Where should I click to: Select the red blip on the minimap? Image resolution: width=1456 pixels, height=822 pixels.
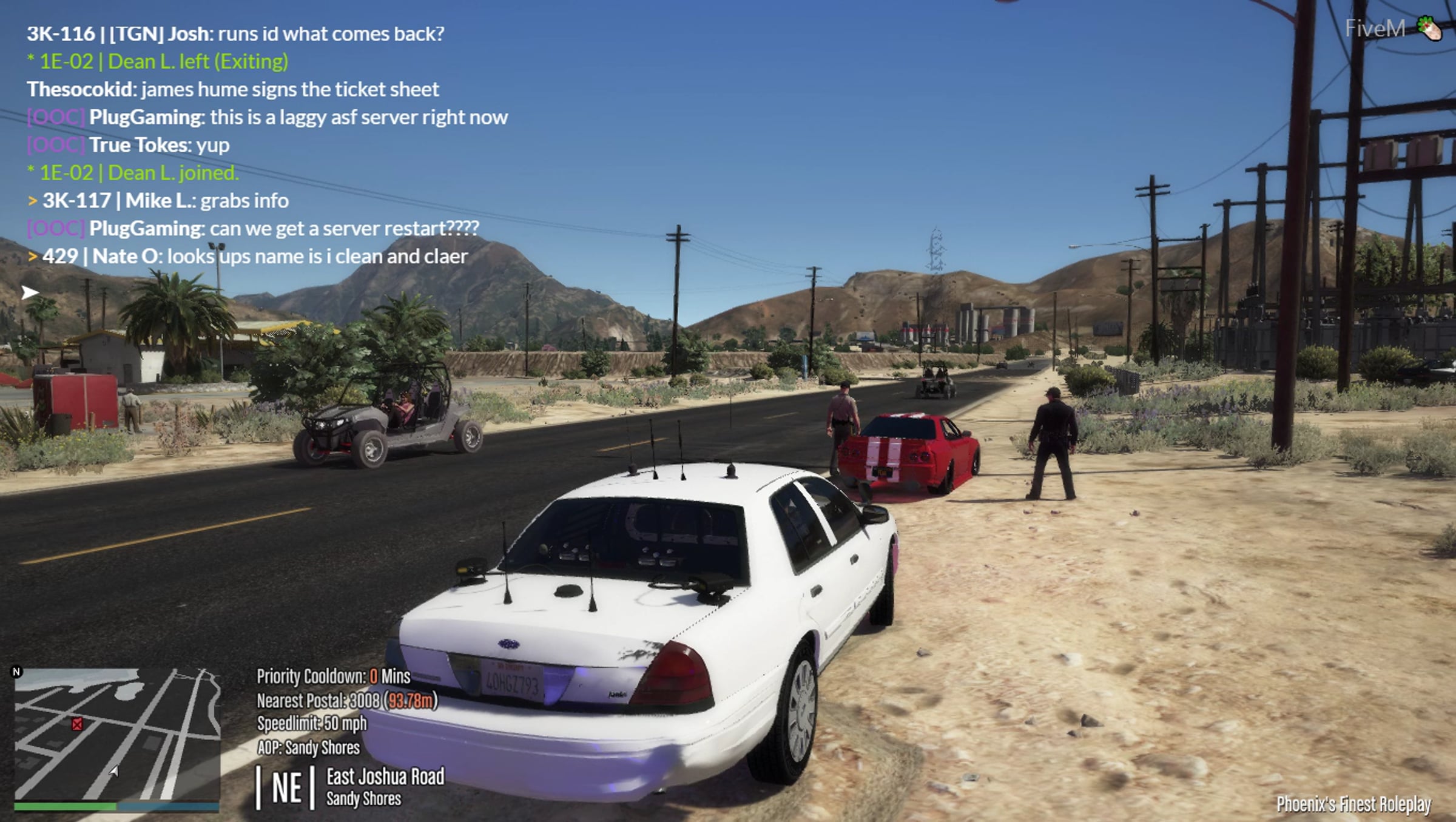coord(77,724)
